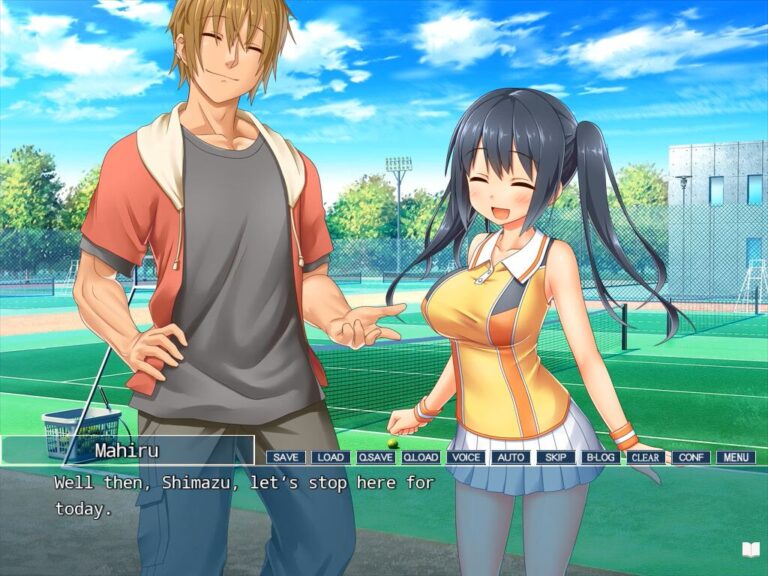Activate the SKIP button
This screenshot has height=576, width=768.
pos(555,457)
